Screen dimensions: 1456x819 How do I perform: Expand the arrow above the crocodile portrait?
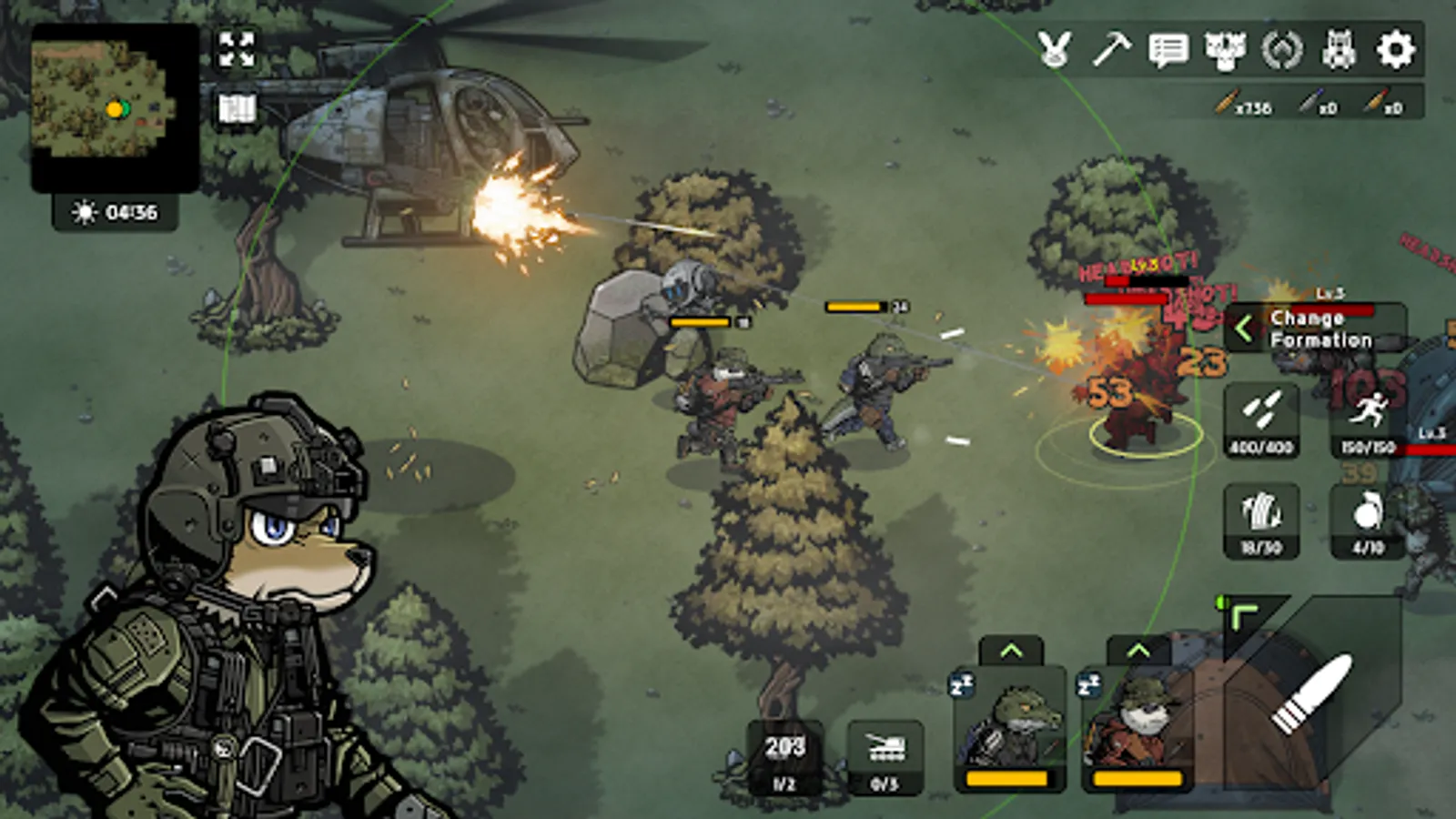click(1010, 651)
